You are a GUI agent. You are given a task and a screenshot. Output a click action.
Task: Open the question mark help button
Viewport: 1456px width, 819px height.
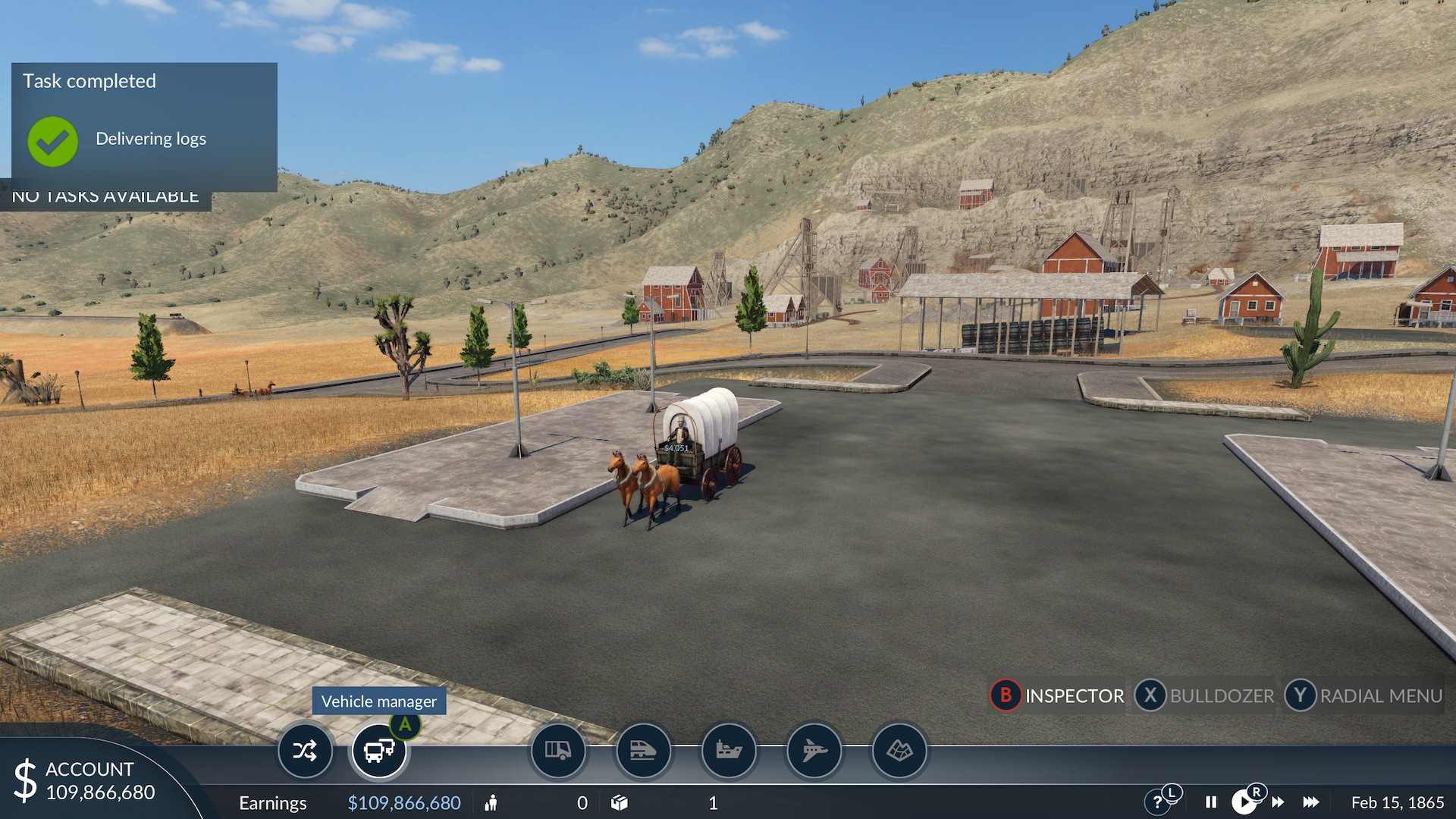pyautogui.click(x=1157, y=802)
